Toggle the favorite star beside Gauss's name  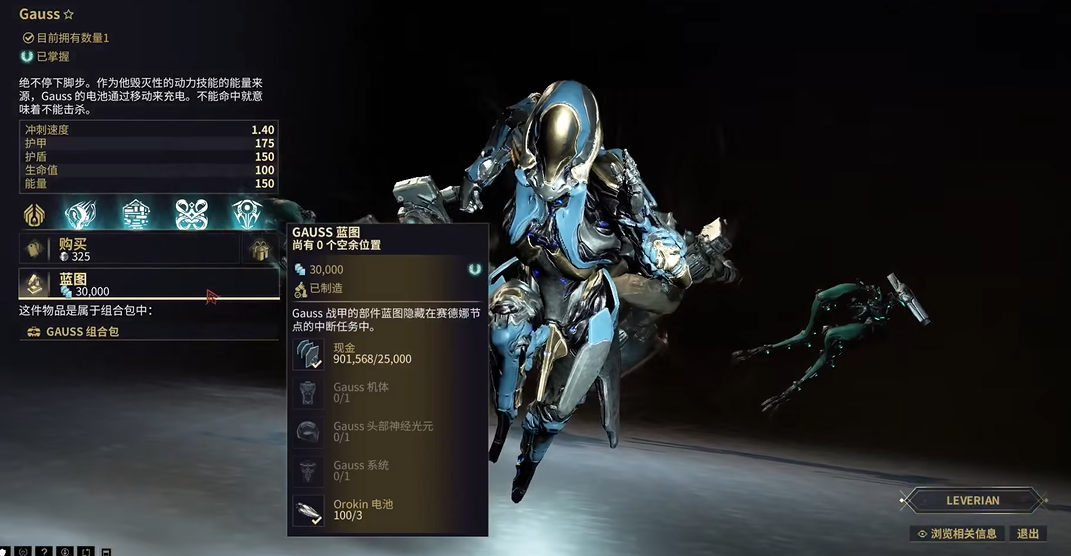(x=69, y=15)
